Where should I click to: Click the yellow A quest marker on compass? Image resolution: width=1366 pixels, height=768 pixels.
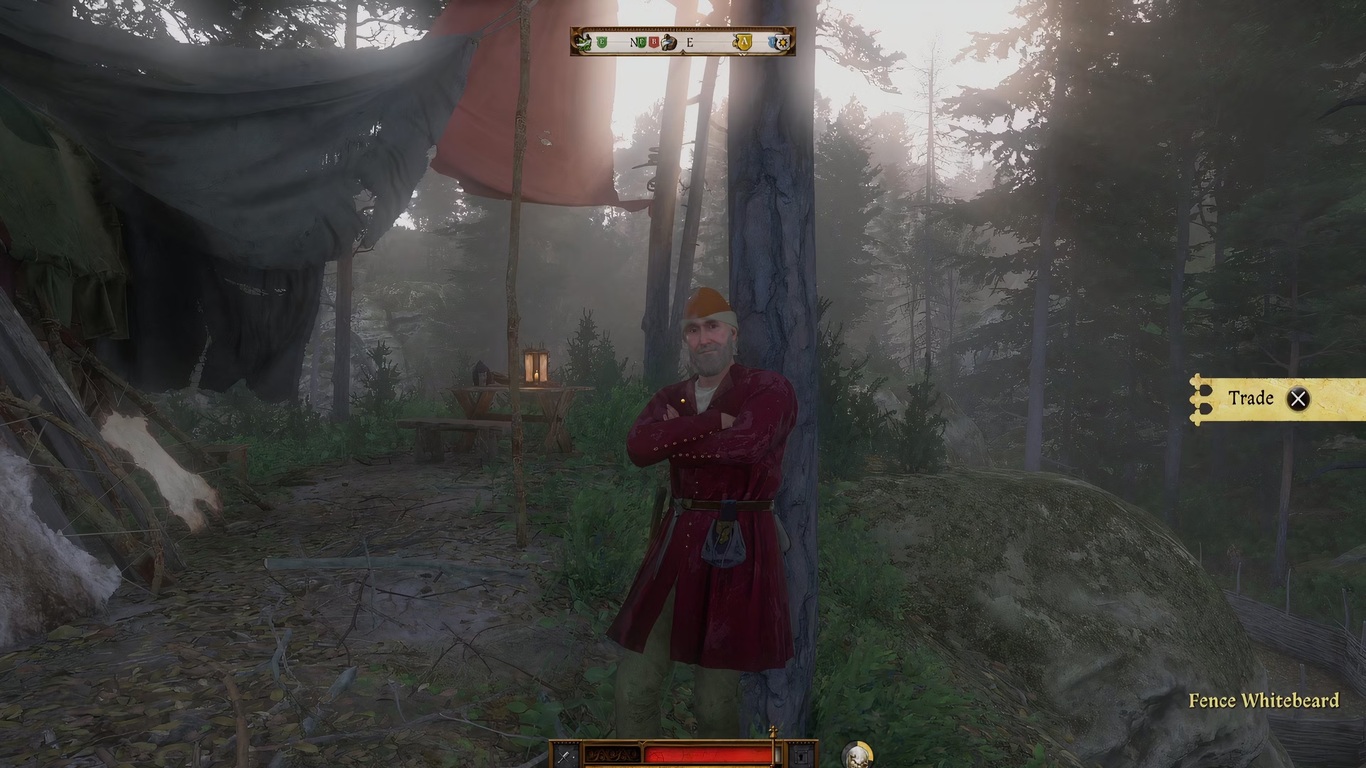742,42
